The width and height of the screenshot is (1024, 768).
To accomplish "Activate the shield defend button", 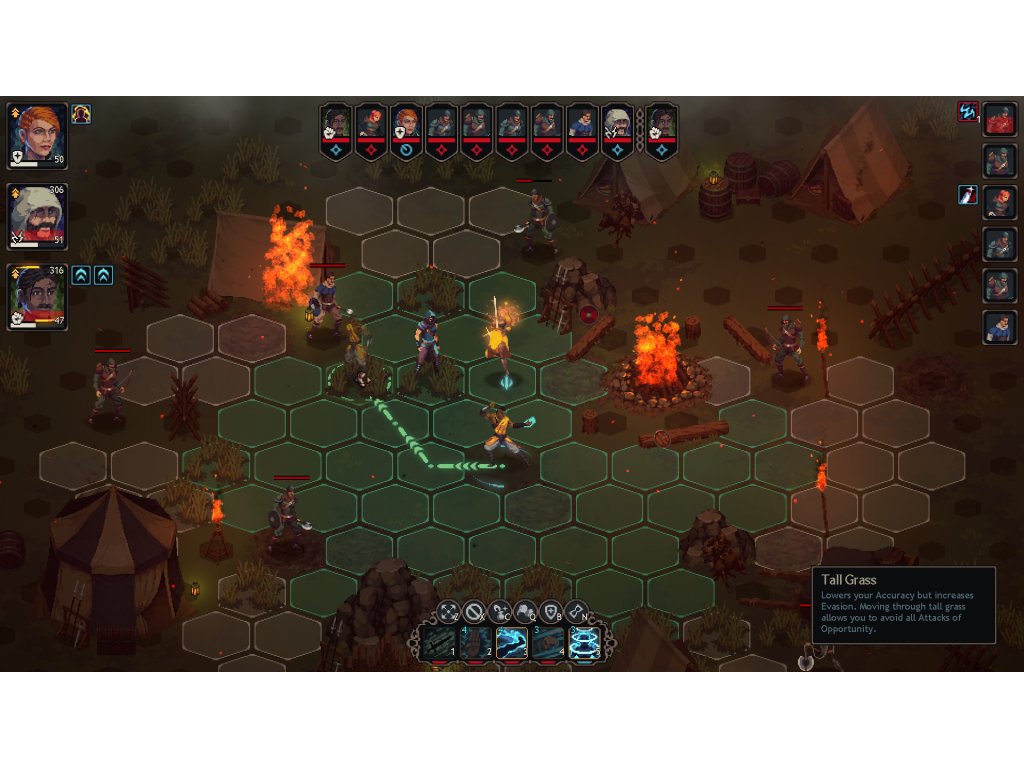I will point(551,611).
